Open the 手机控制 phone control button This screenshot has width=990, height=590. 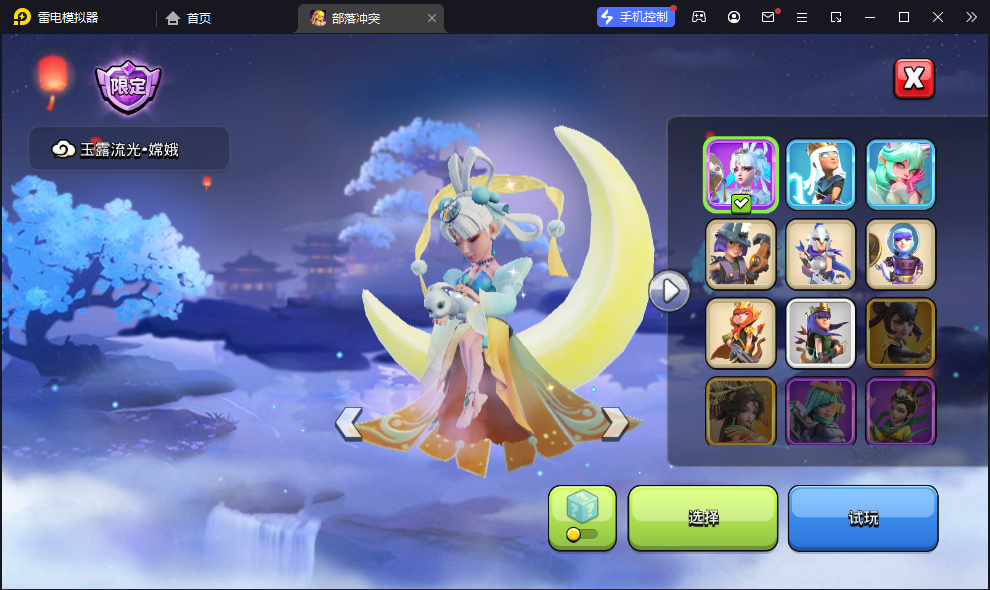click(636, 17)
